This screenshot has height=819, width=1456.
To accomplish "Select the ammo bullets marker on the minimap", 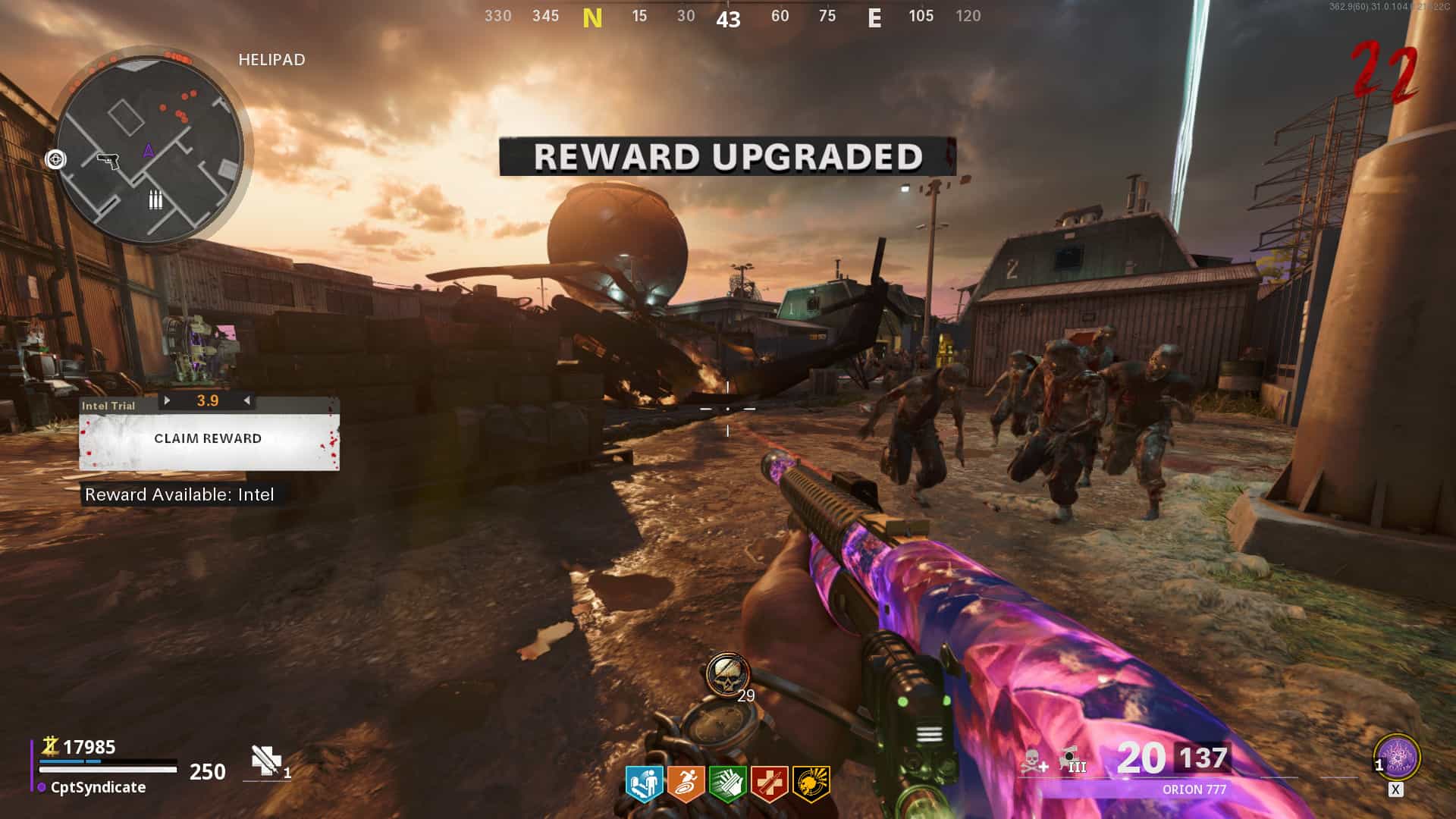I will click(155, 200).
